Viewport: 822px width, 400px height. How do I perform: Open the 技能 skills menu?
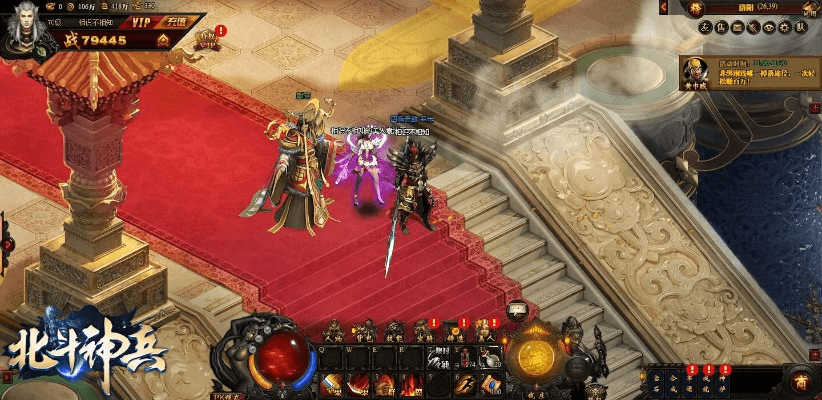point(394,332)
